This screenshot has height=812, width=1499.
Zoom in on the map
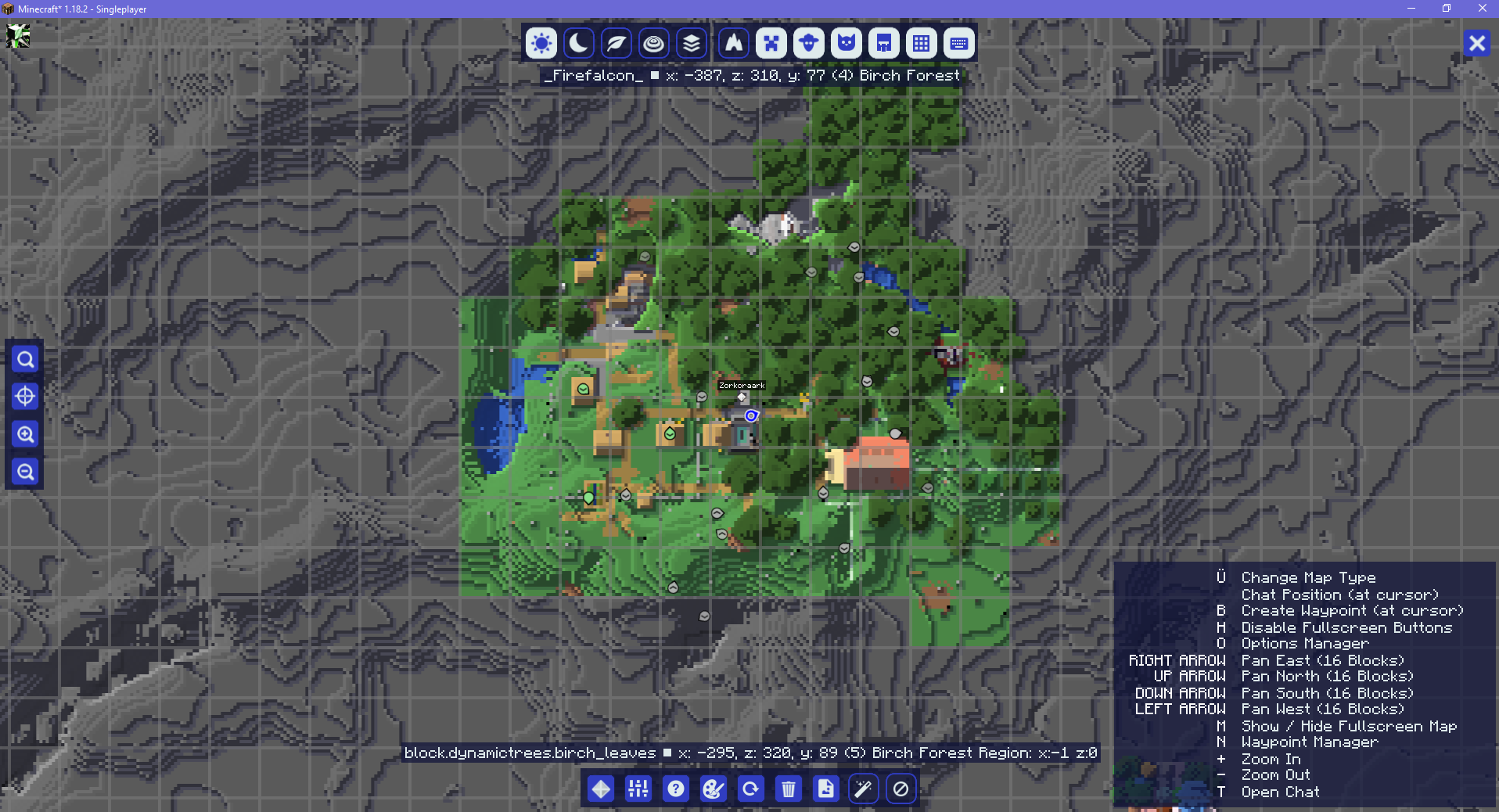(x=24, y=435)
